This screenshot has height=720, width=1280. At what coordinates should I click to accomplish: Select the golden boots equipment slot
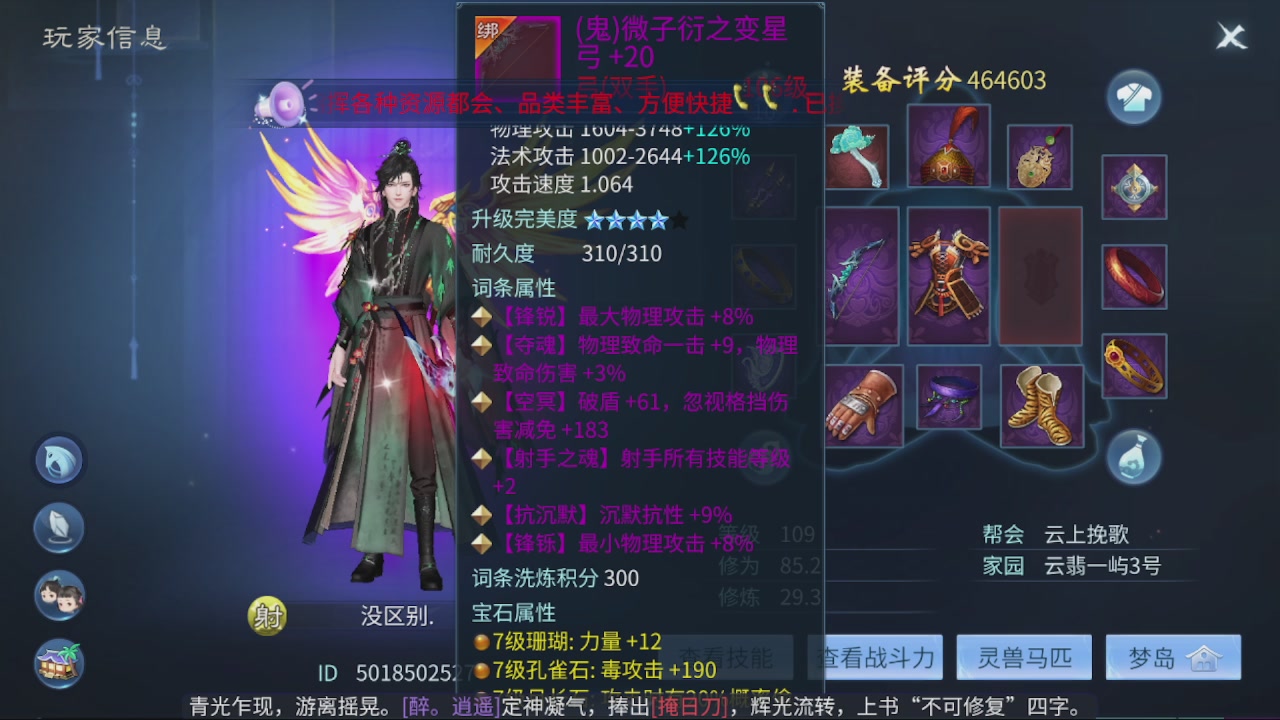1040,405
